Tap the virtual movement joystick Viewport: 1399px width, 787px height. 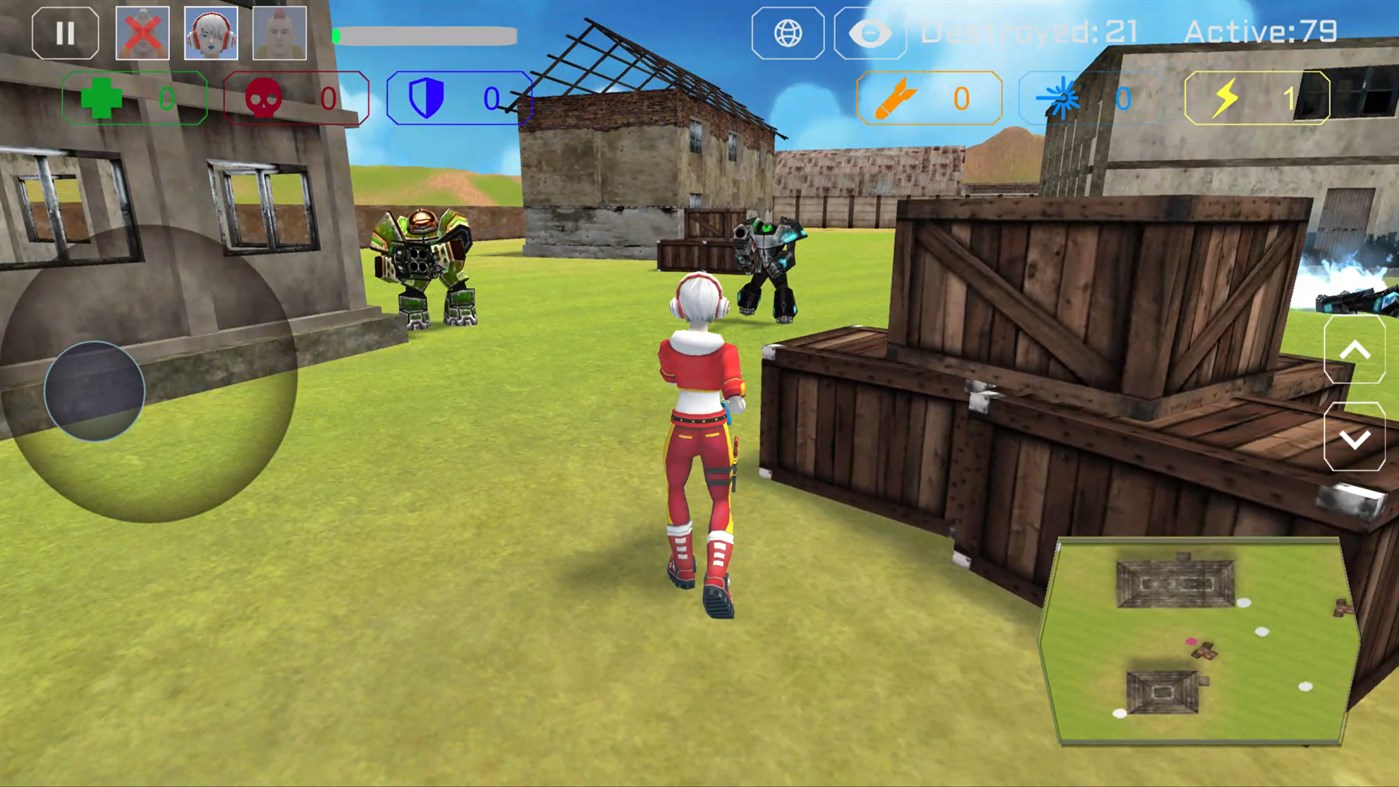tap(95, 390)
